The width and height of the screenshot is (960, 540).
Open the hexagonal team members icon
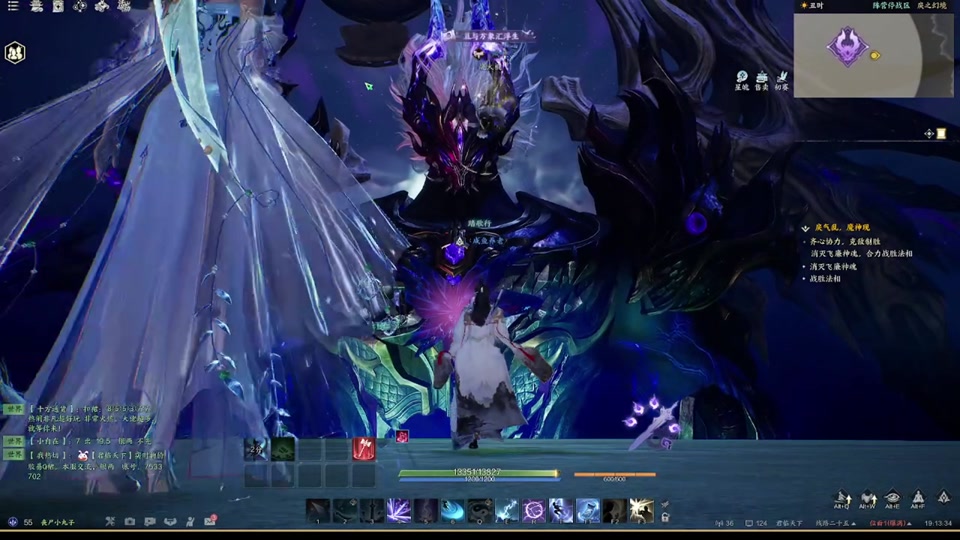(15, 52)
